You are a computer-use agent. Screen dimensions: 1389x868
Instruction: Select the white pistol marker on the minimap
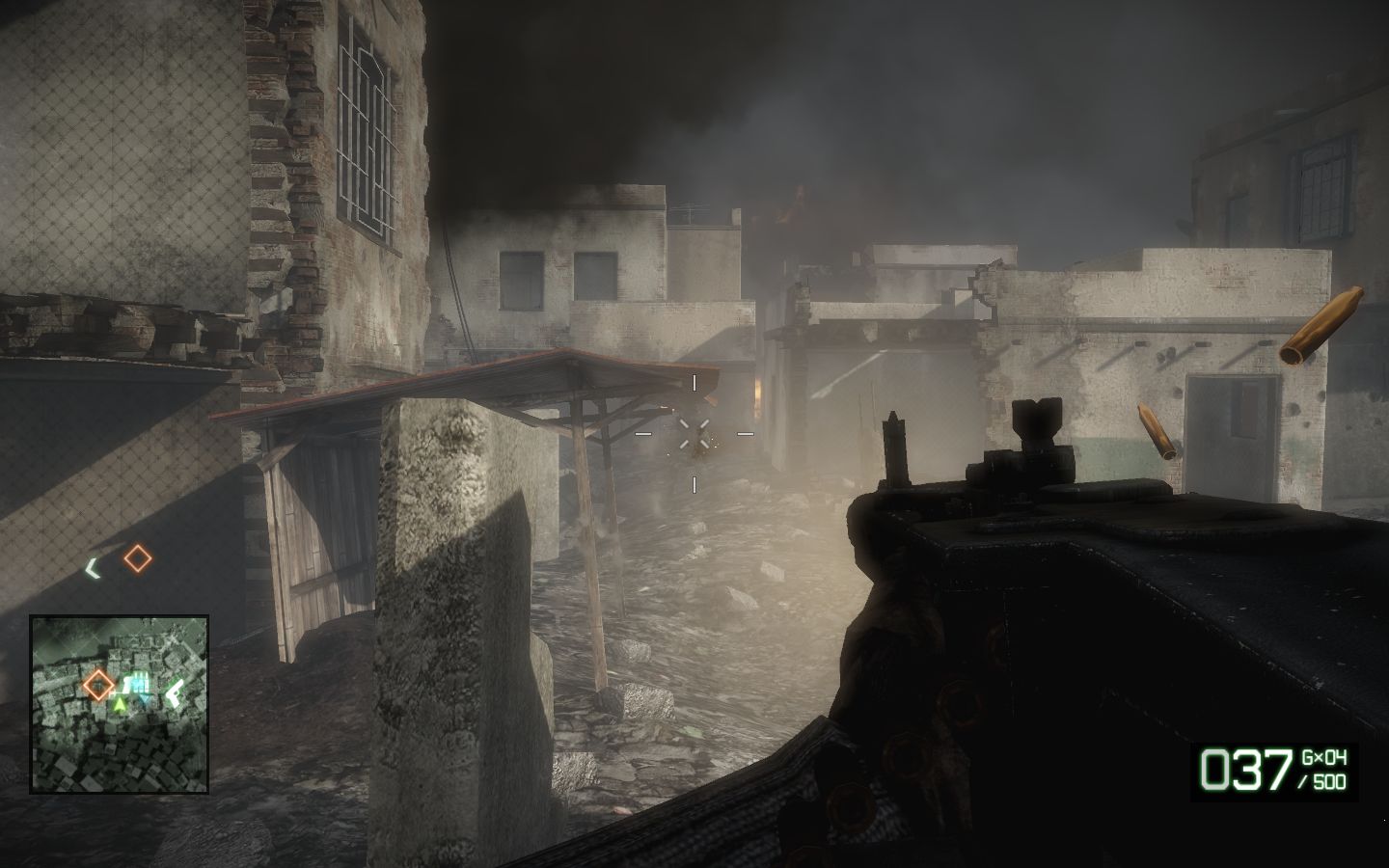click(x=175, y=691)
